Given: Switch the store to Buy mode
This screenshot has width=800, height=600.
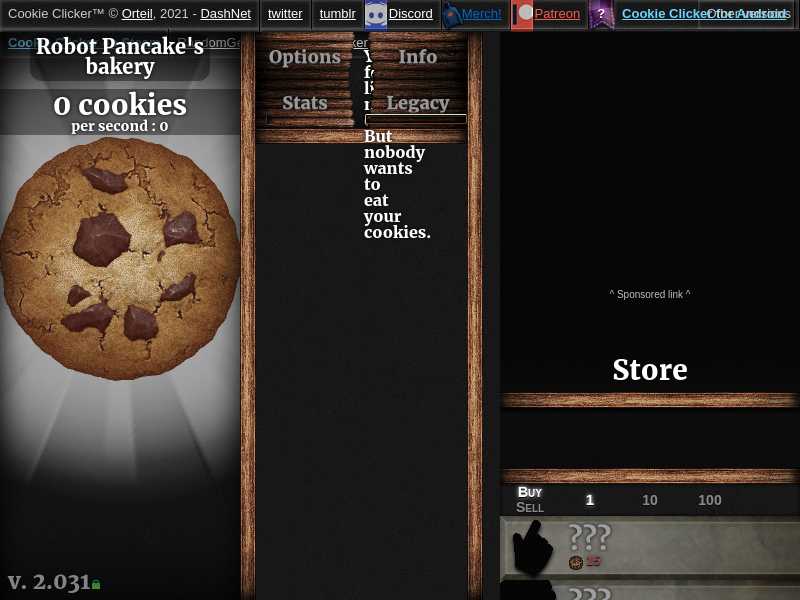Looking at the screenshot, I should click(x=530, y=492).
